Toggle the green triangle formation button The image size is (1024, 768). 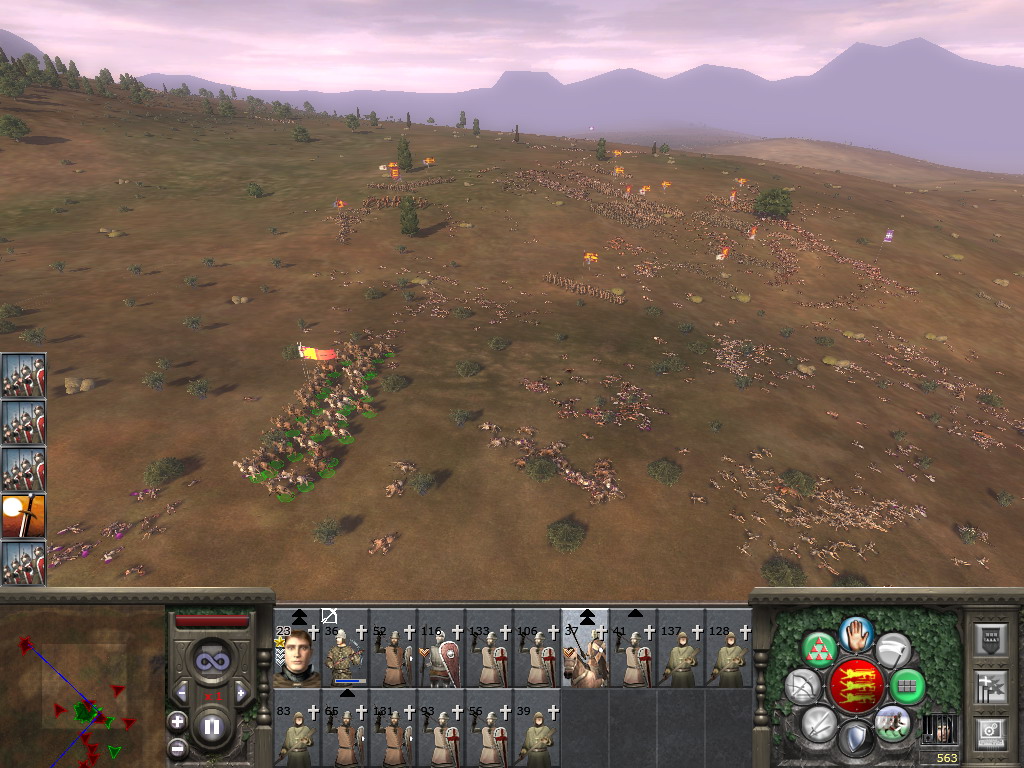point(818,651)
